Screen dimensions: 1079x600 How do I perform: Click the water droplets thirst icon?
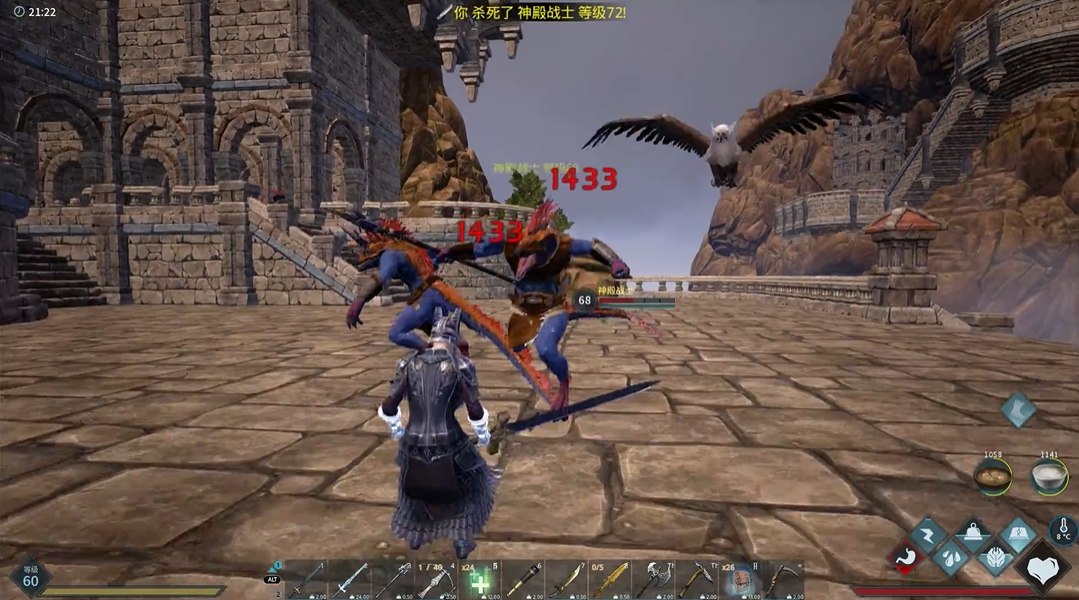951,558
